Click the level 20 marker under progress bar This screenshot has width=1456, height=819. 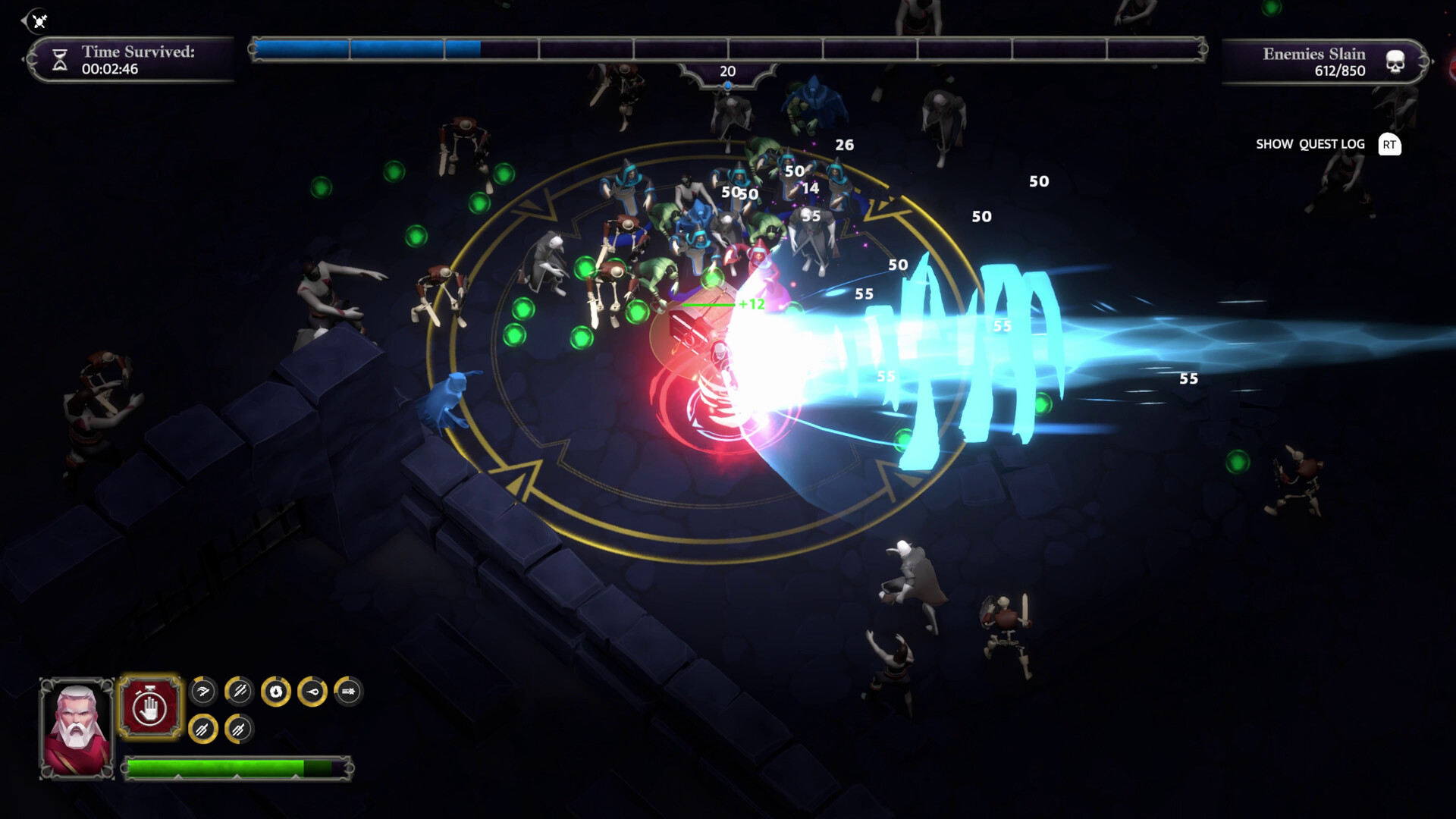coord(726,72)
